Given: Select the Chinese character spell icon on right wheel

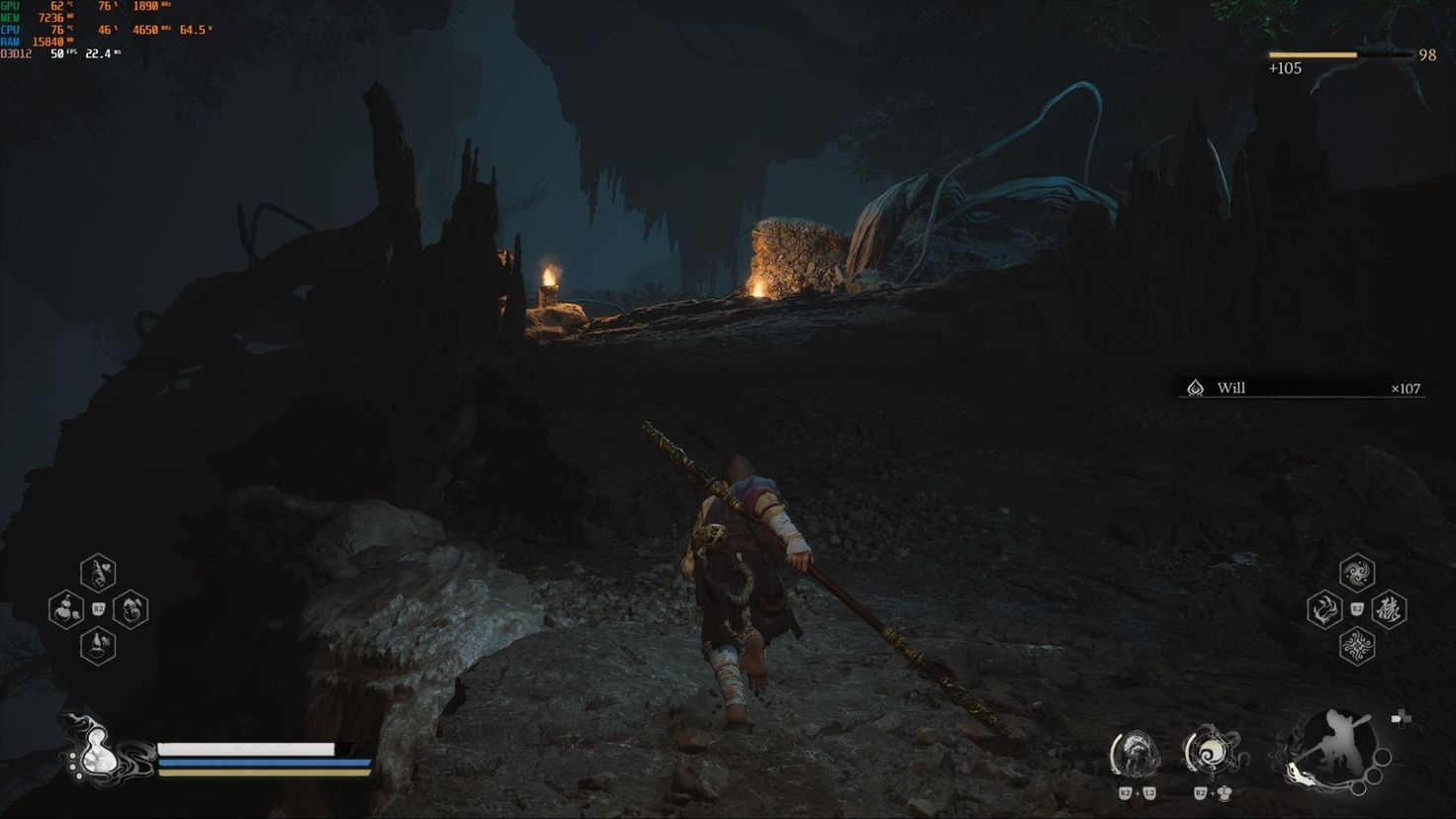Looking at the screenshot, I should [1387, 609].
